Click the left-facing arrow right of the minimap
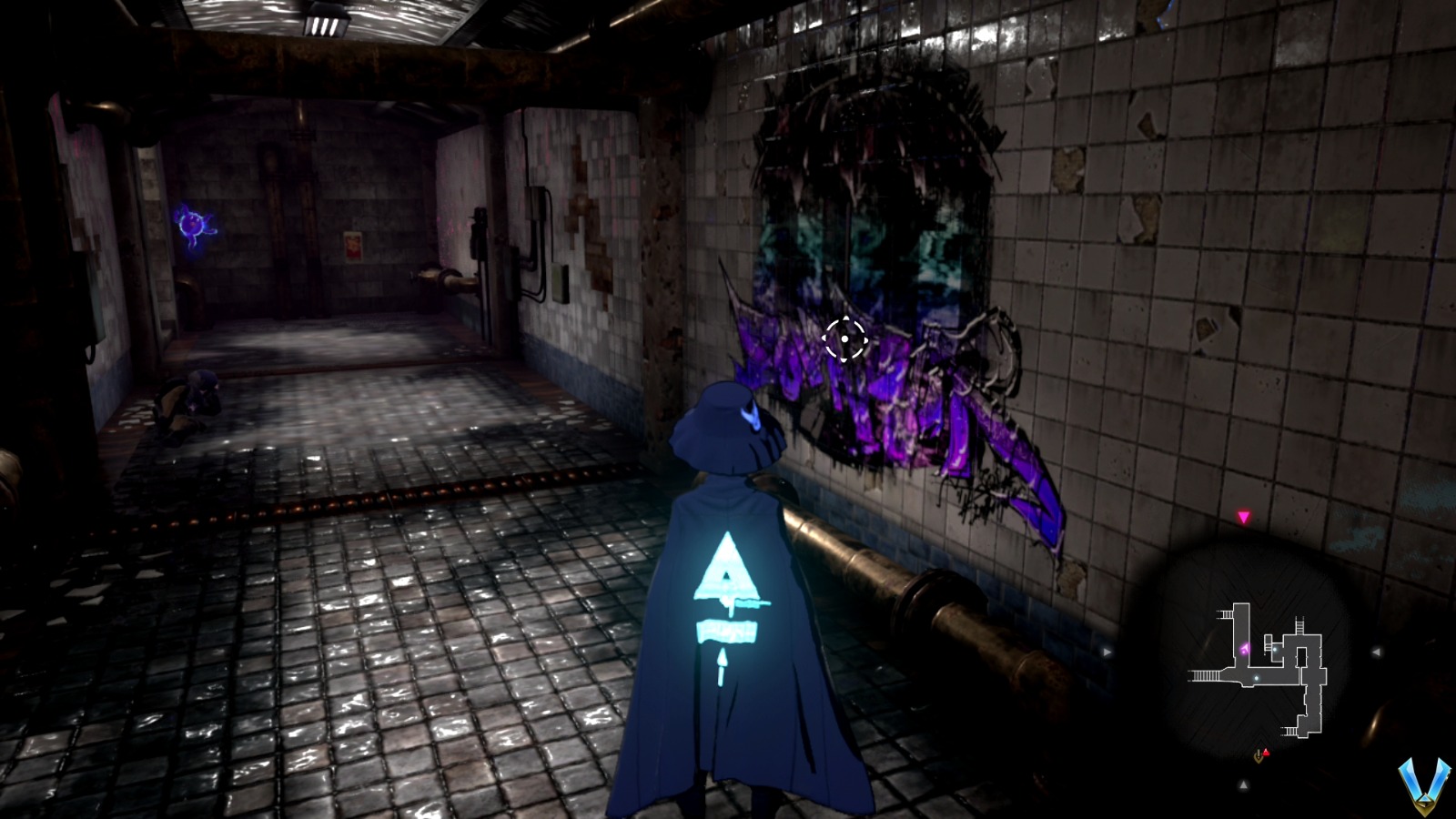The width and height of the screenshot is (1456, 819). 1377,652
